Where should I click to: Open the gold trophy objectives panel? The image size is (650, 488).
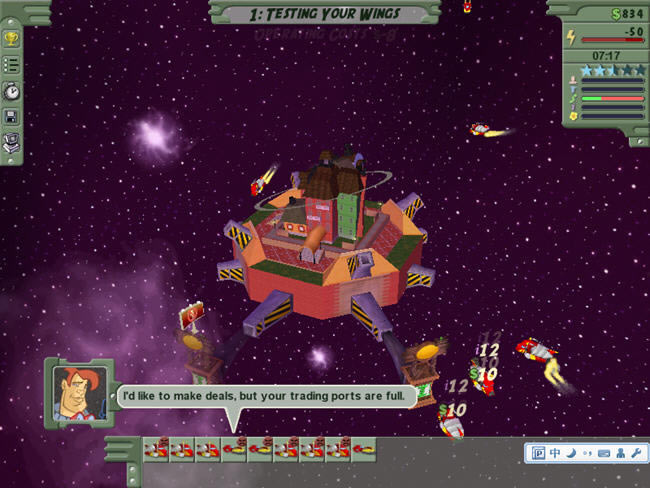click(x=12, y=39)
